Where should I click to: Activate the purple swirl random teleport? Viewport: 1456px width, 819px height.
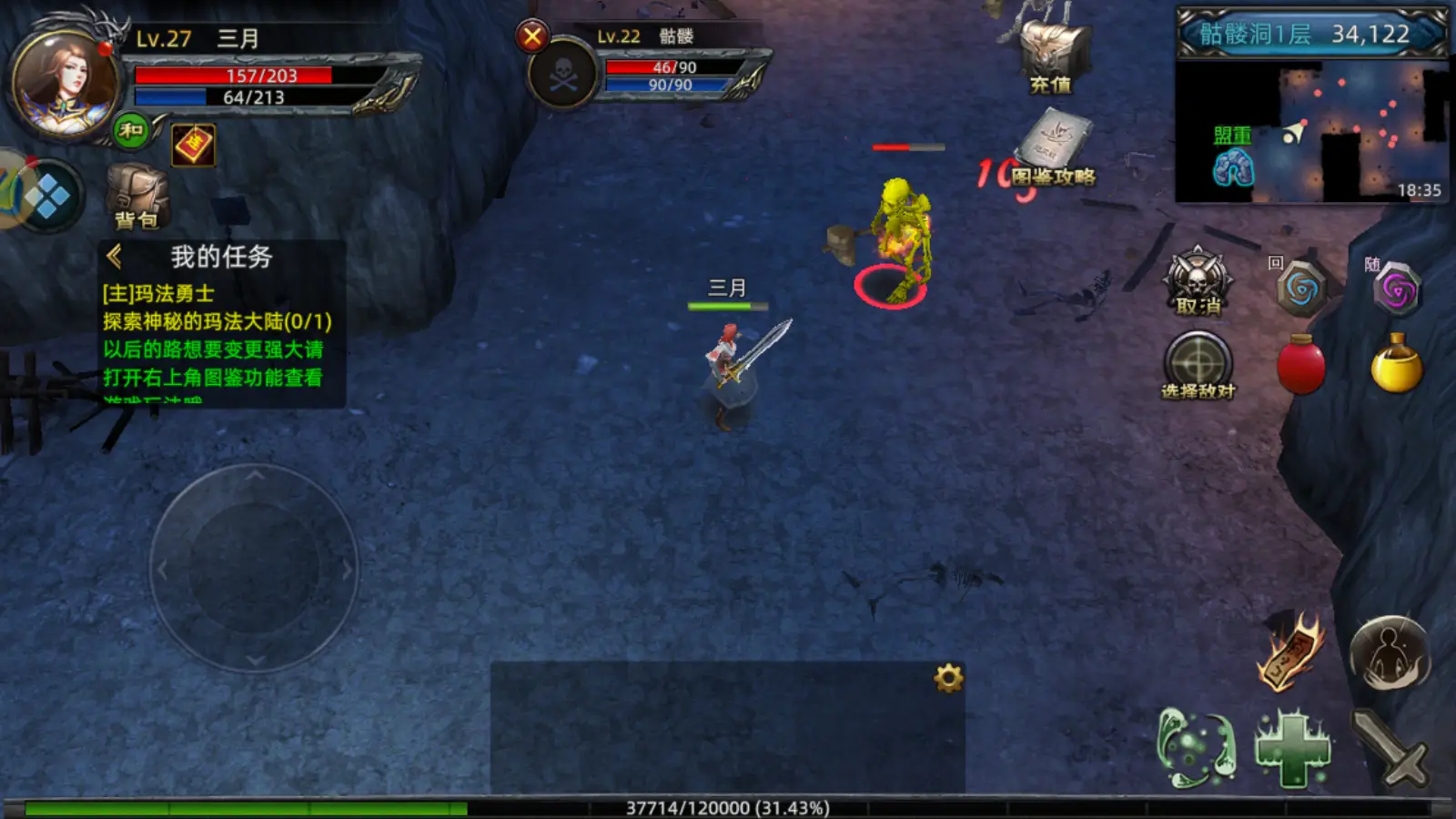[x=1397, y=290]
